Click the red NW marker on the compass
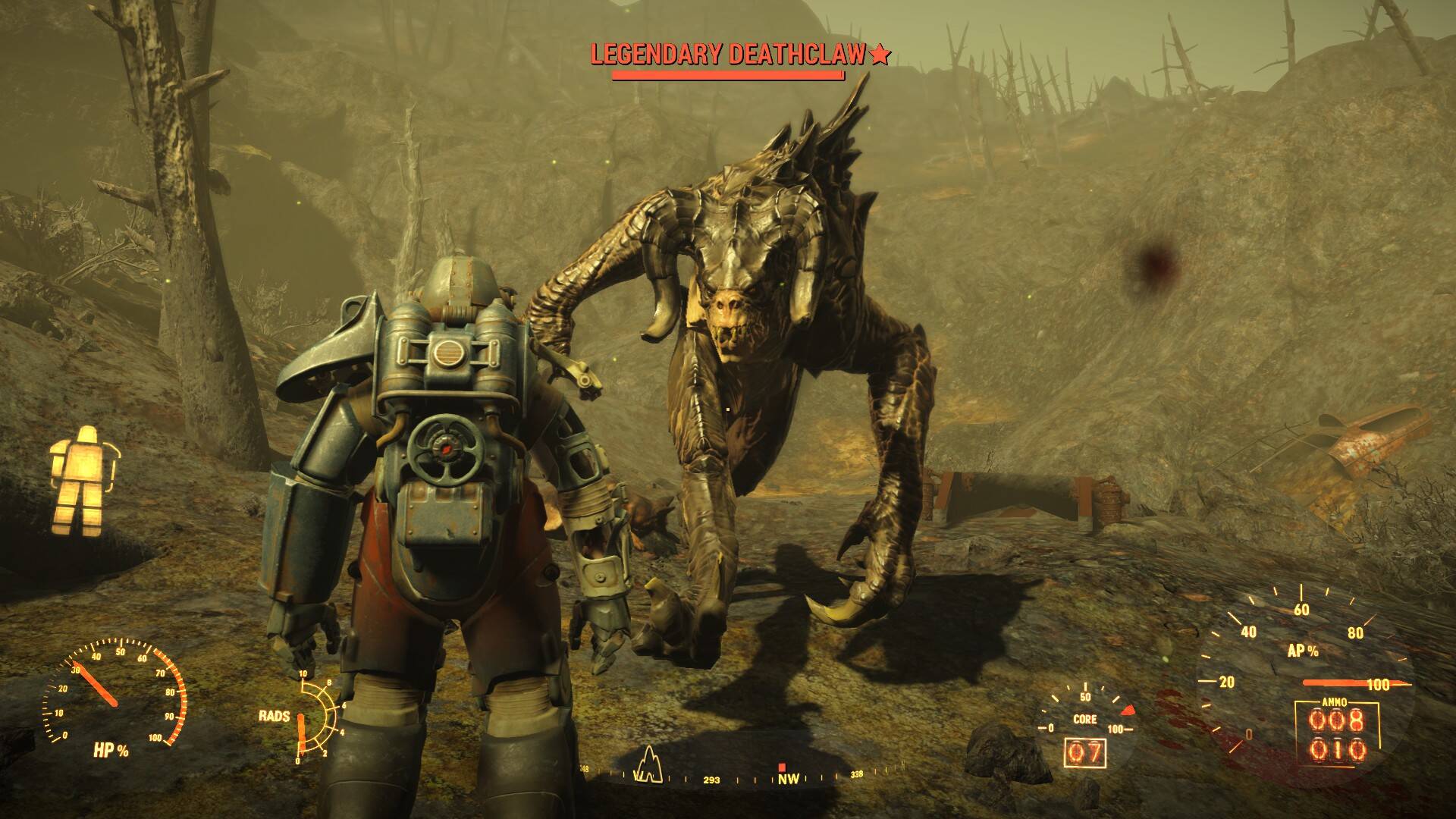1456x819 pixels. pos(781,767)
